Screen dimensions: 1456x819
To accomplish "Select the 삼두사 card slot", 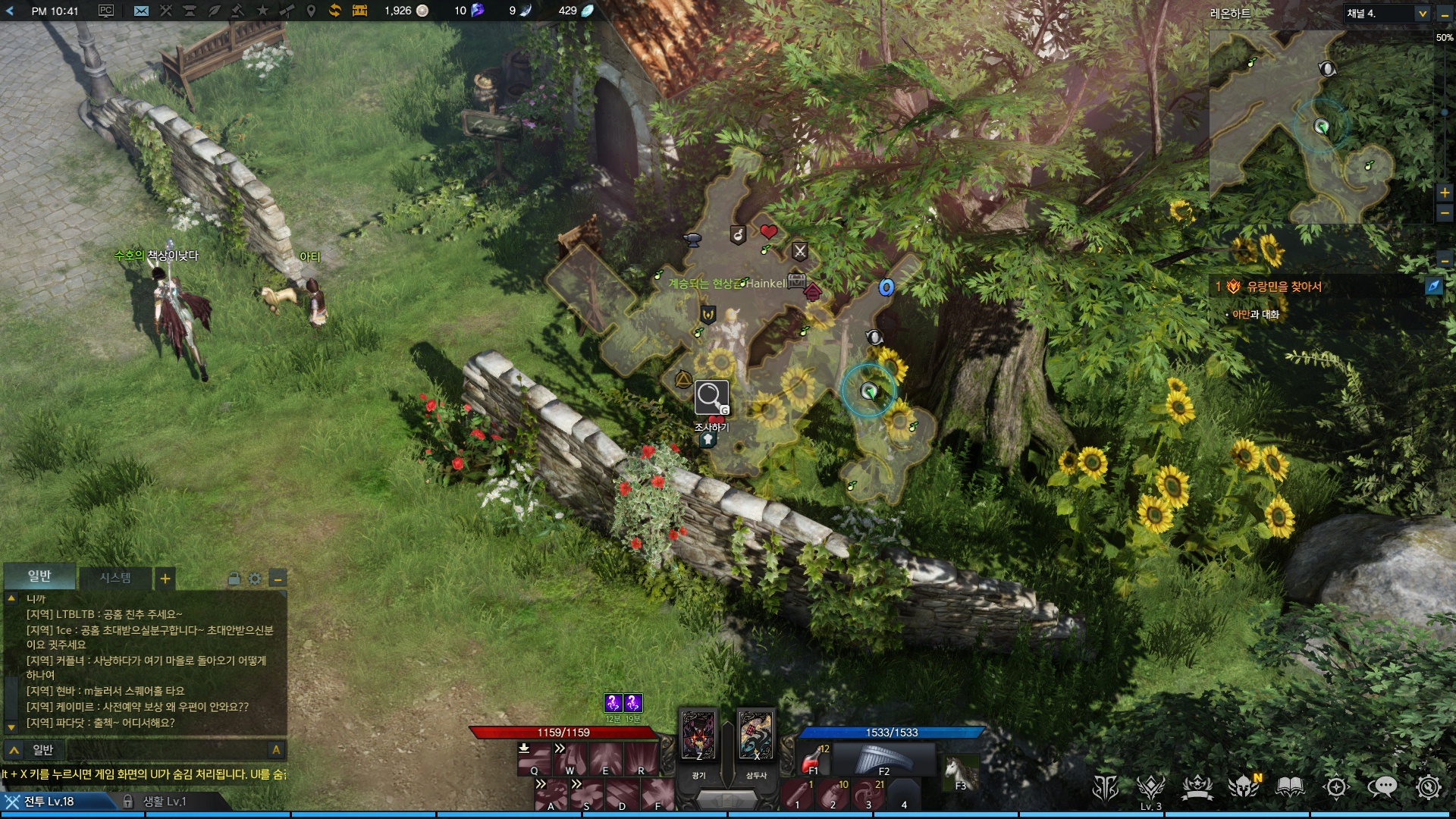I will (x=755, y=736).
